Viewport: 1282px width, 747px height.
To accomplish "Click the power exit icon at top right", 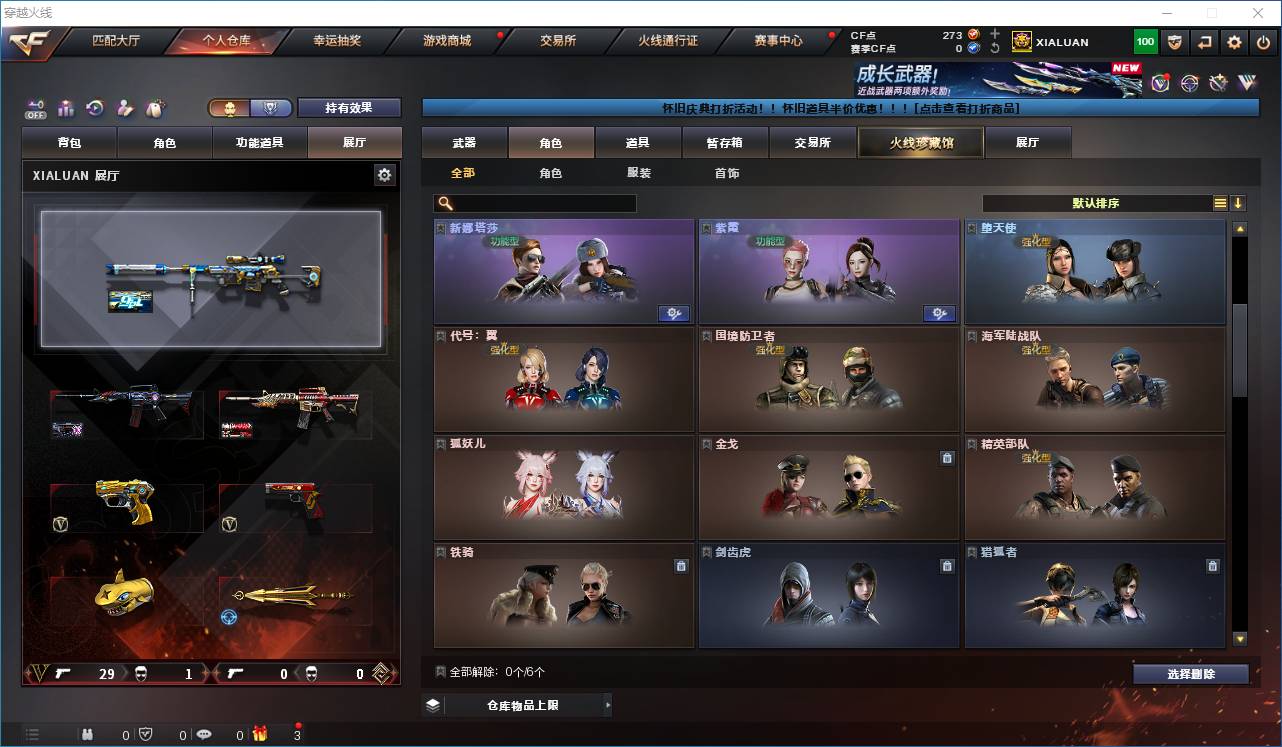I will (x=1263, y=41).
